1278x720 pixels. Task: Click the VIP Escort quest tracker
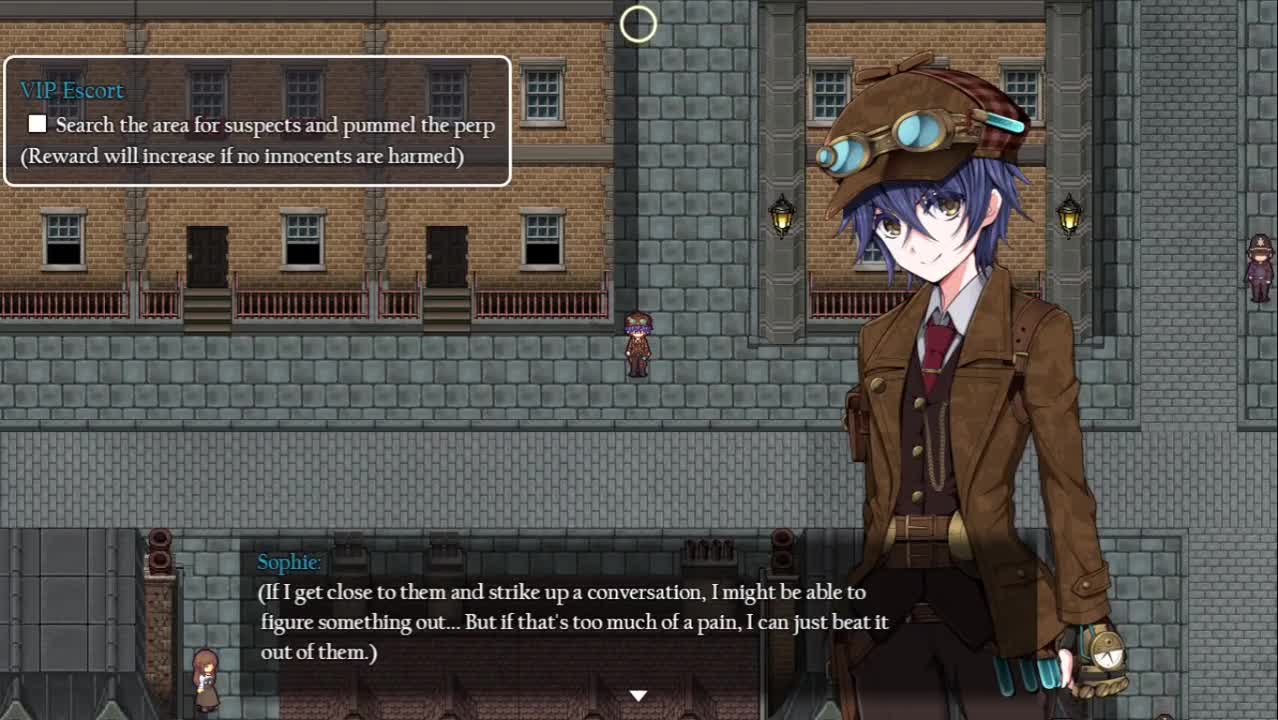(257, 122)
